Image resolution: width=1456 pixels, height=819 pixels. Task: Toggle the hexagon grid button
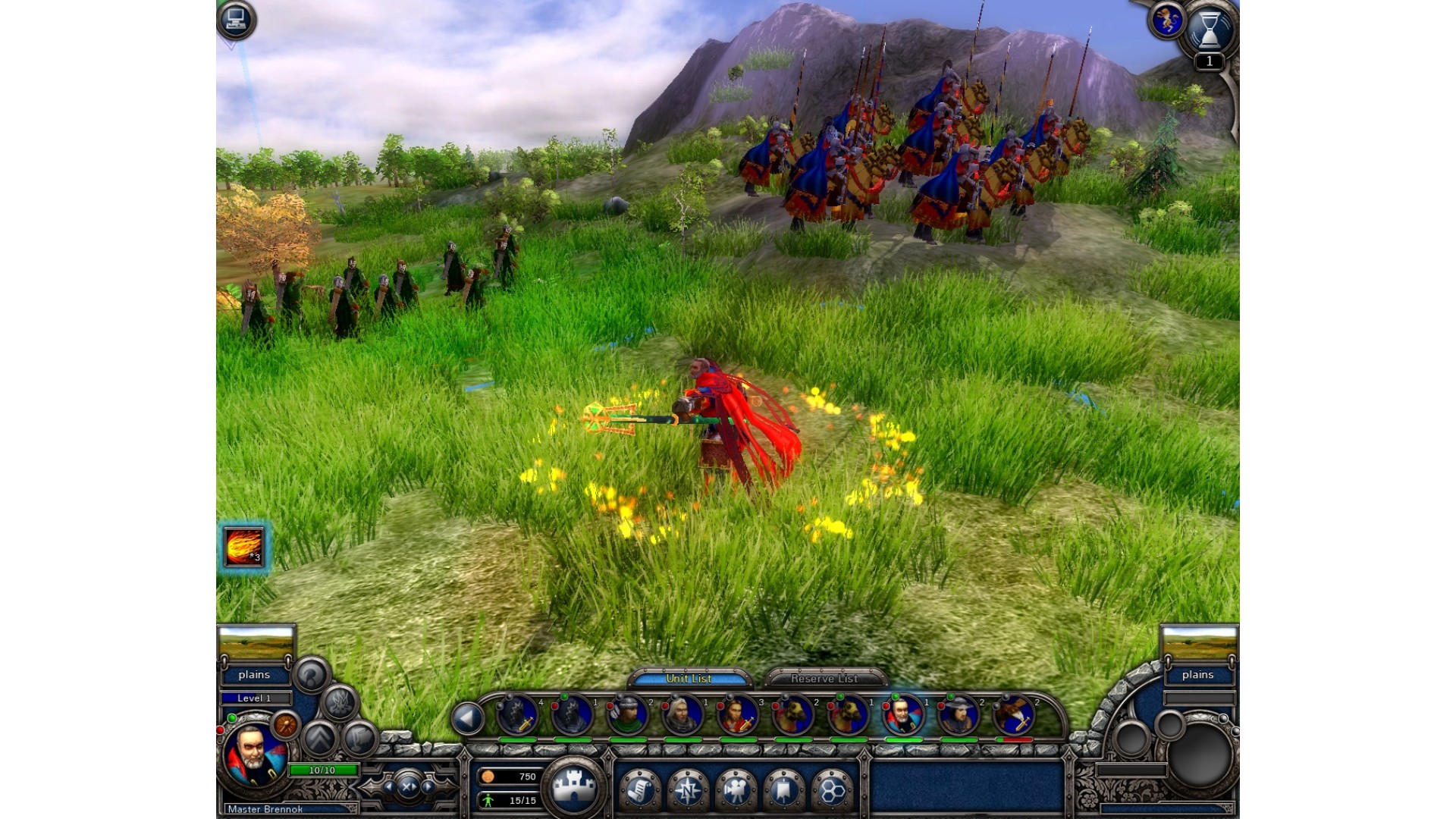point(832,791)
